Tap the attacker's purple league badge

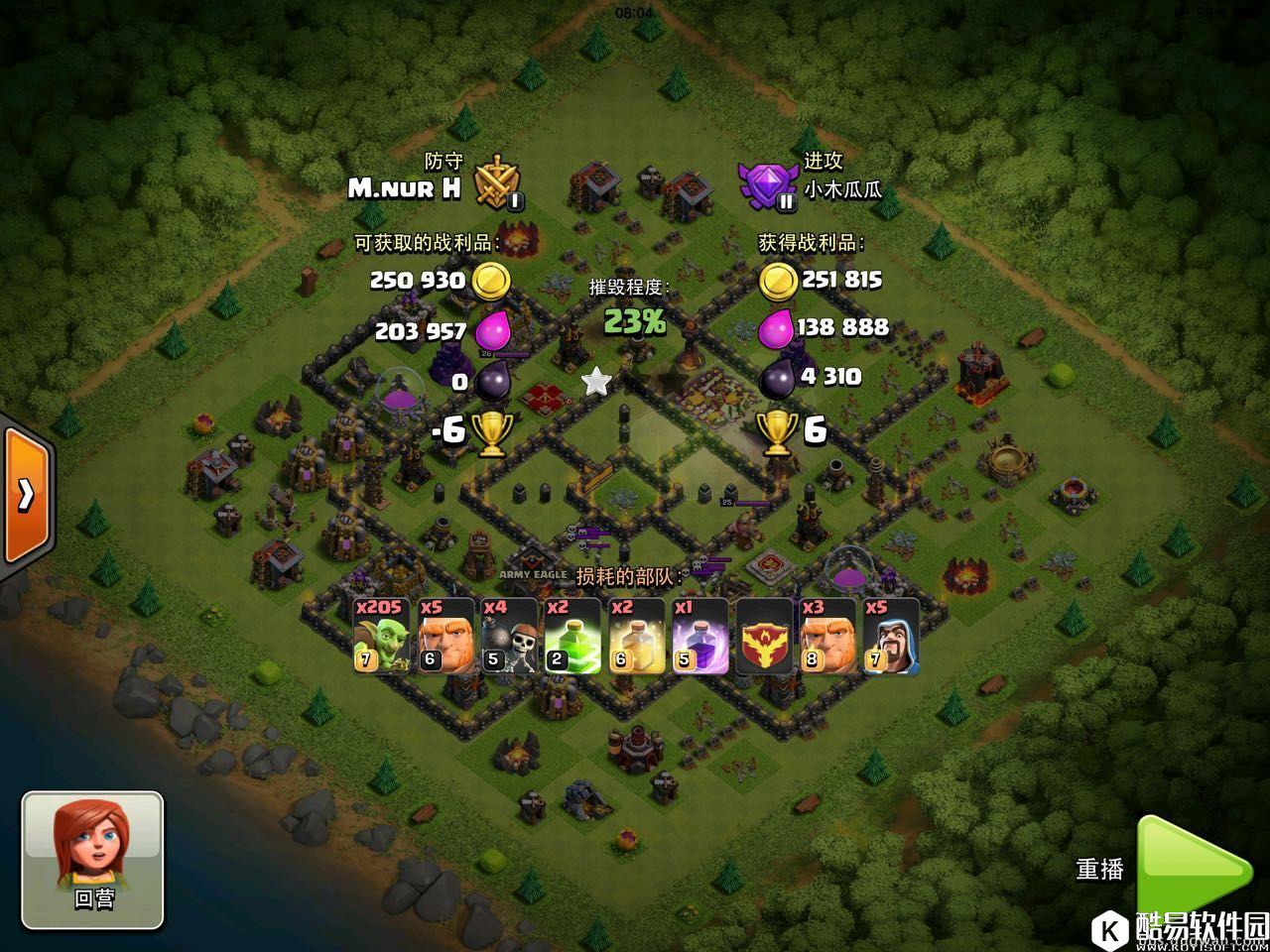pos(765,185)
